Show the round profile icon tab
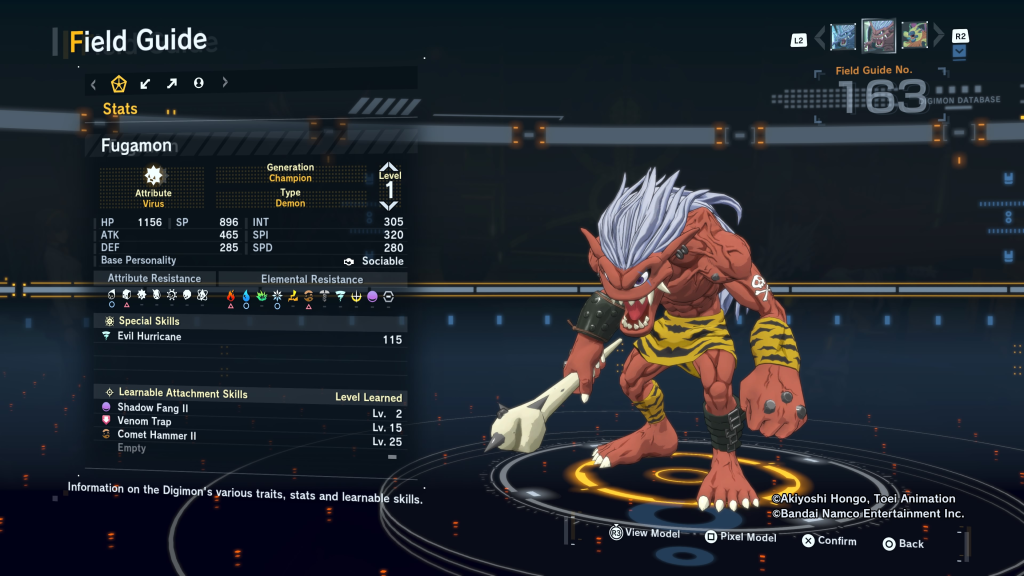 [x=198, y=83]
